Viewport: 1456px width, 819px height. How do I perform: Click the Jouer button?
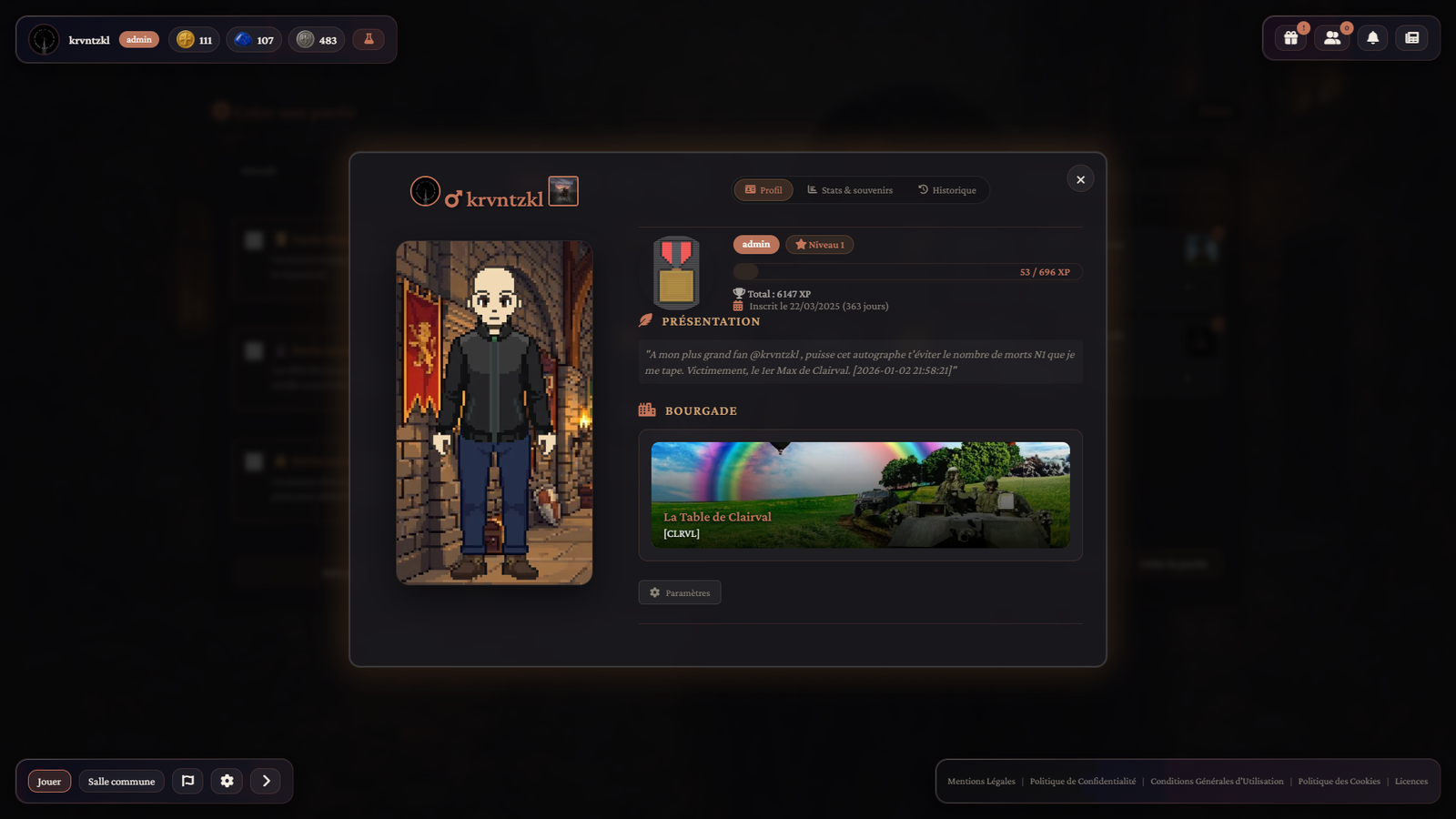click(x=49, y=782)
